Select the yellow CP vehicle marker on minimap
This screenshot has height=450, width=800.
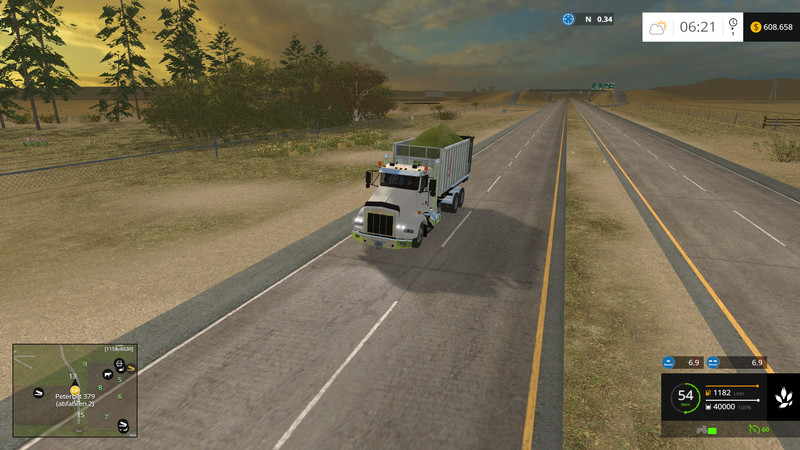point(73,388)
